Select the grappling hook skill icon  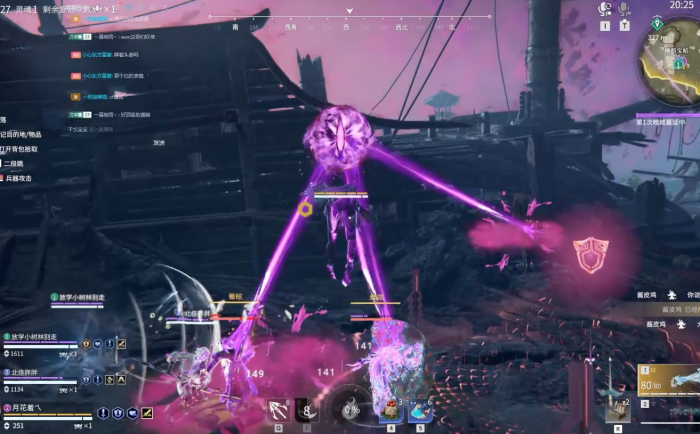[x=277, y=408]
